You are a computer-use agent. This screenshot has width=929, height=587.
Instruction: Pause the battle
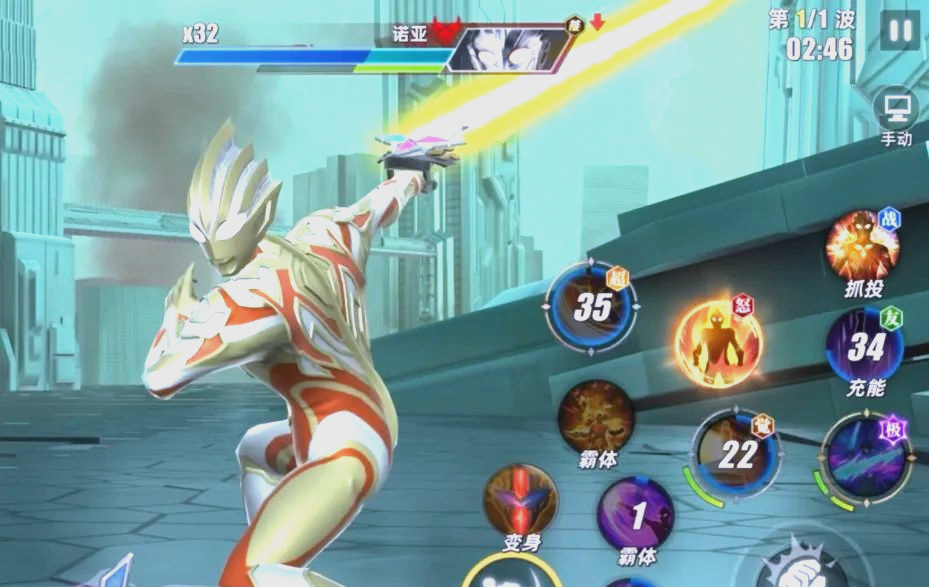[x=900, y=30]
